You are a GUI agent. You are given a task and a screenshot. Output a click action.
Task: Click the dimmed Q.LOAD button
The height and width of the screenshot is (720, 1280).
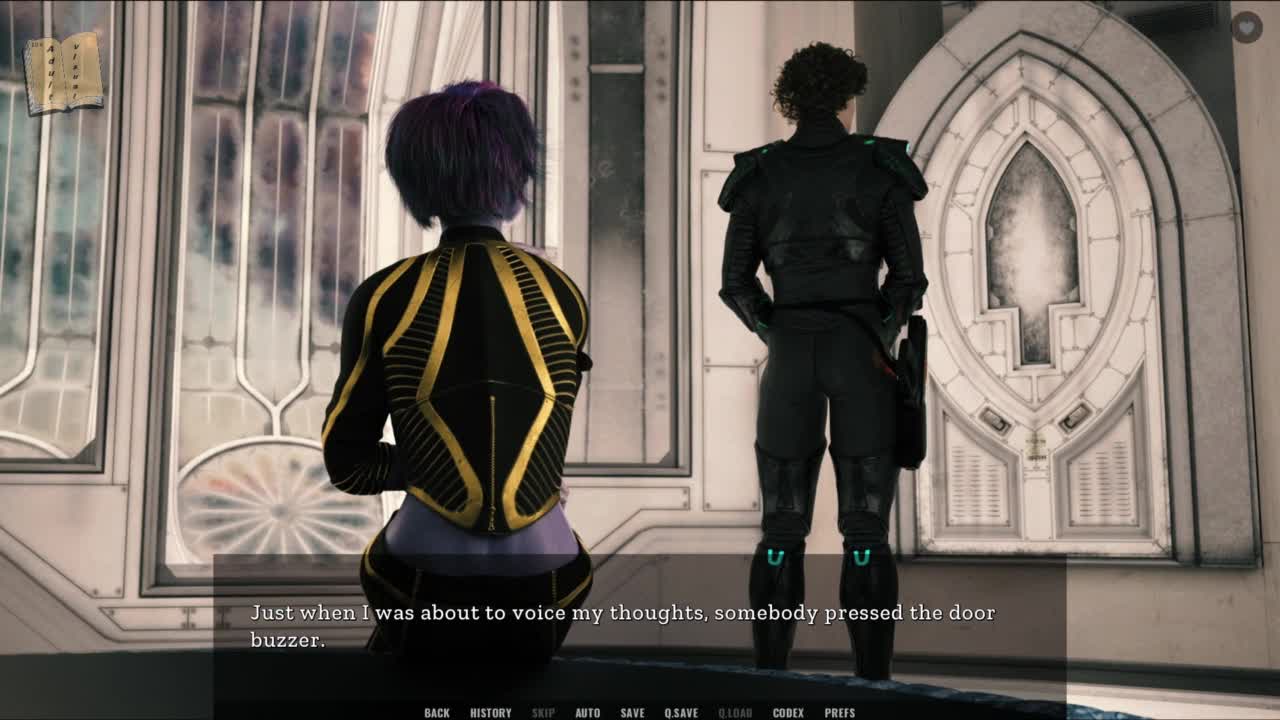735,713
